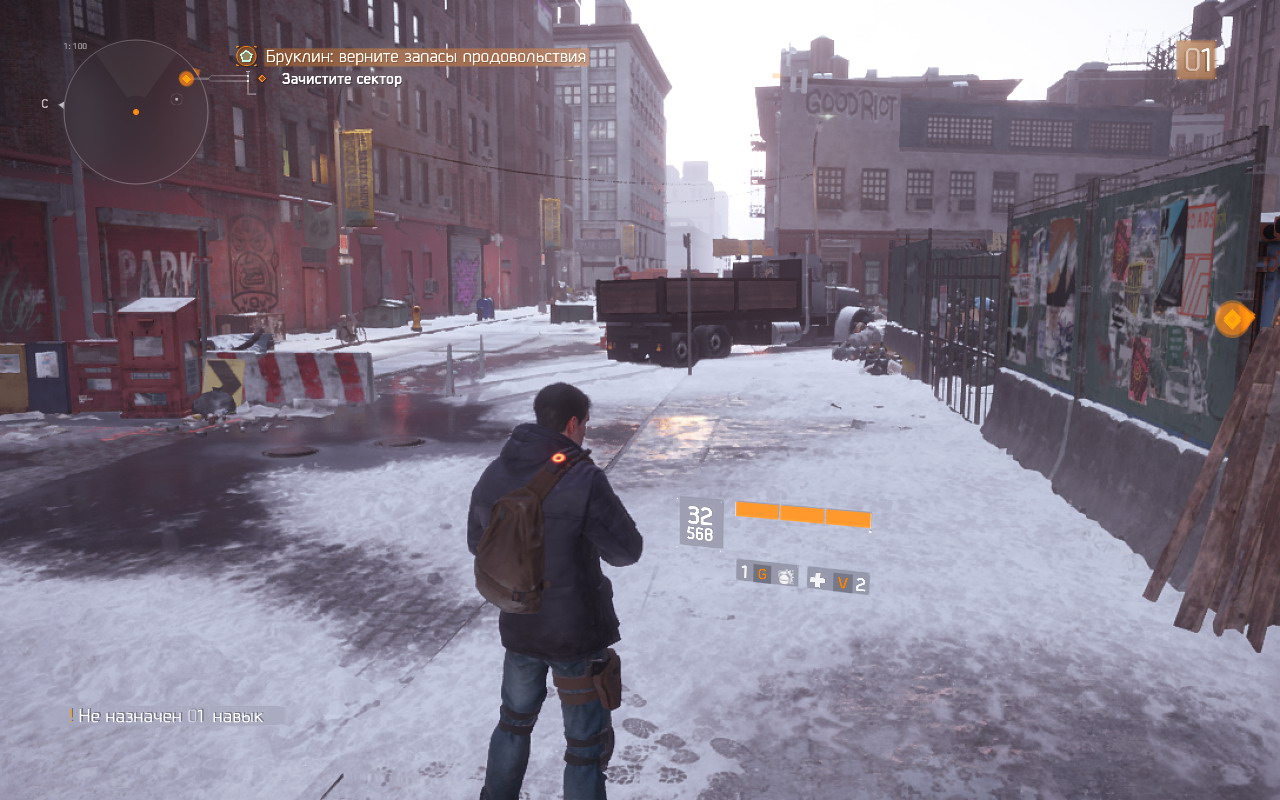Open the circular minimap
The height and width of the screenshot is (800, 1280).
click(x=136, y=112)
